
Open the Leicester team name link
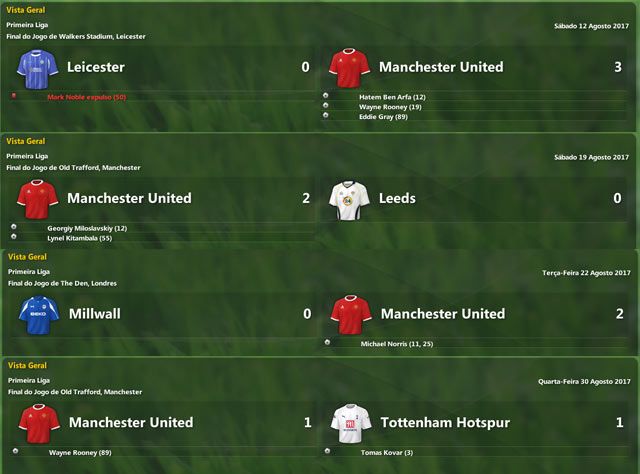[x=96, y=67]
